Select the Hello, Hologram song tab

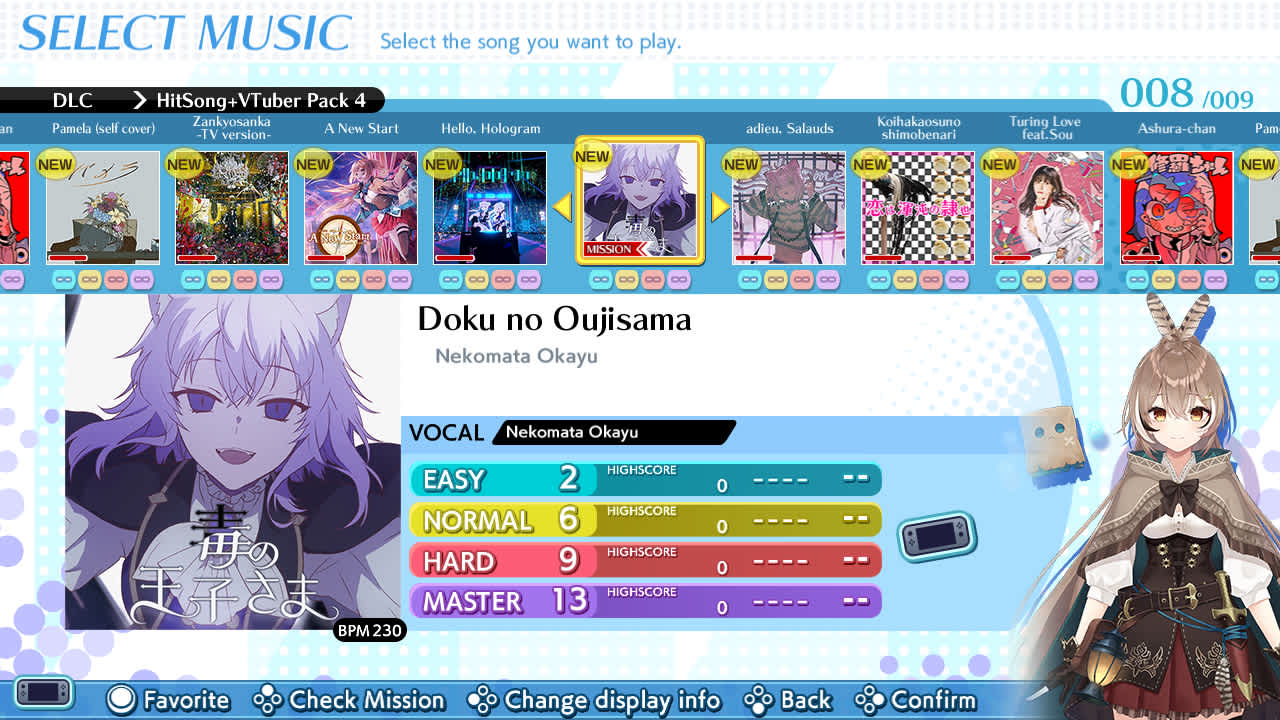pyautogui.click(x=489, y=207)
